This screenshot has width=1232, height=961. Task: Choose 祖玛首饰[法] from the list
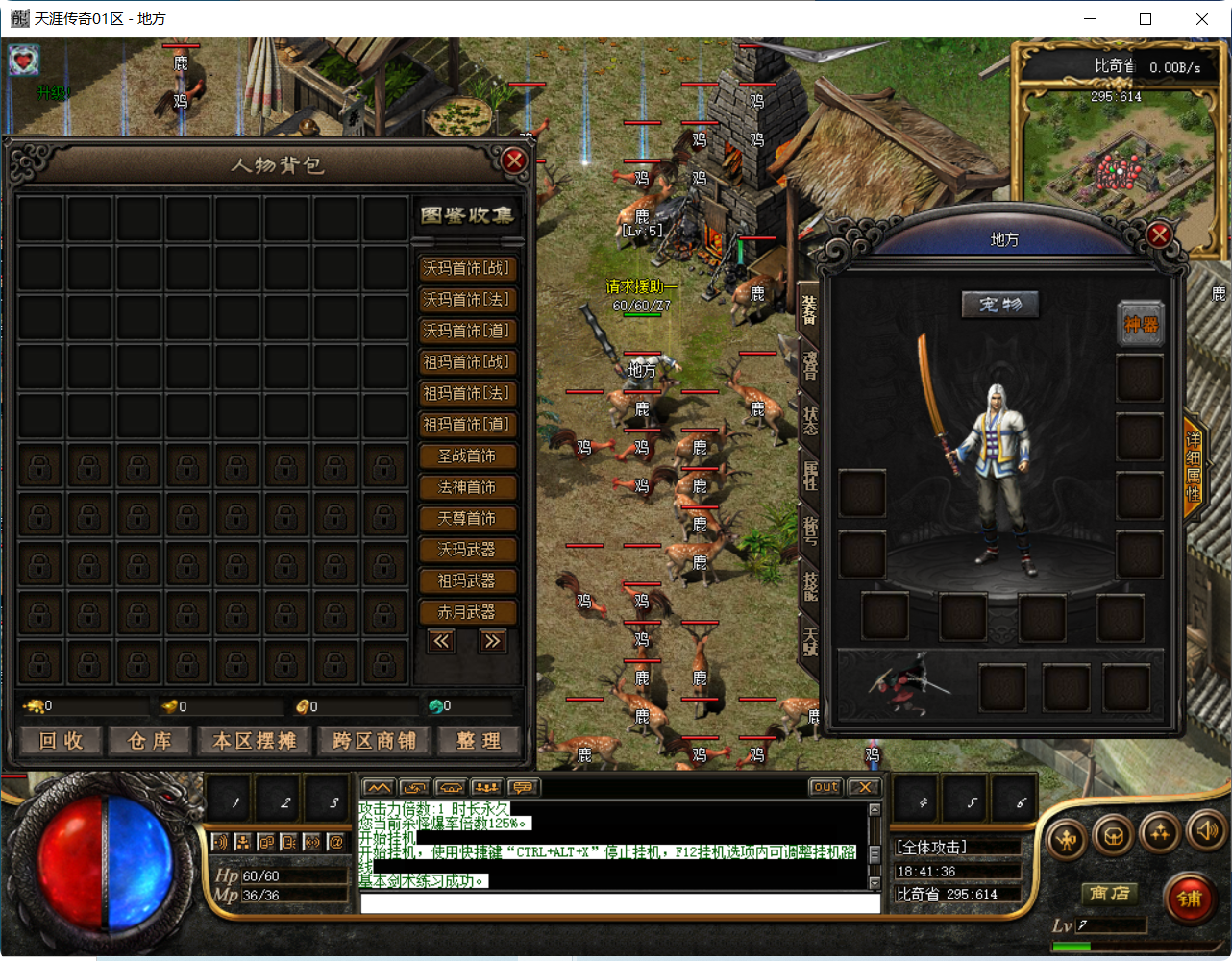[x=467, y=394]
